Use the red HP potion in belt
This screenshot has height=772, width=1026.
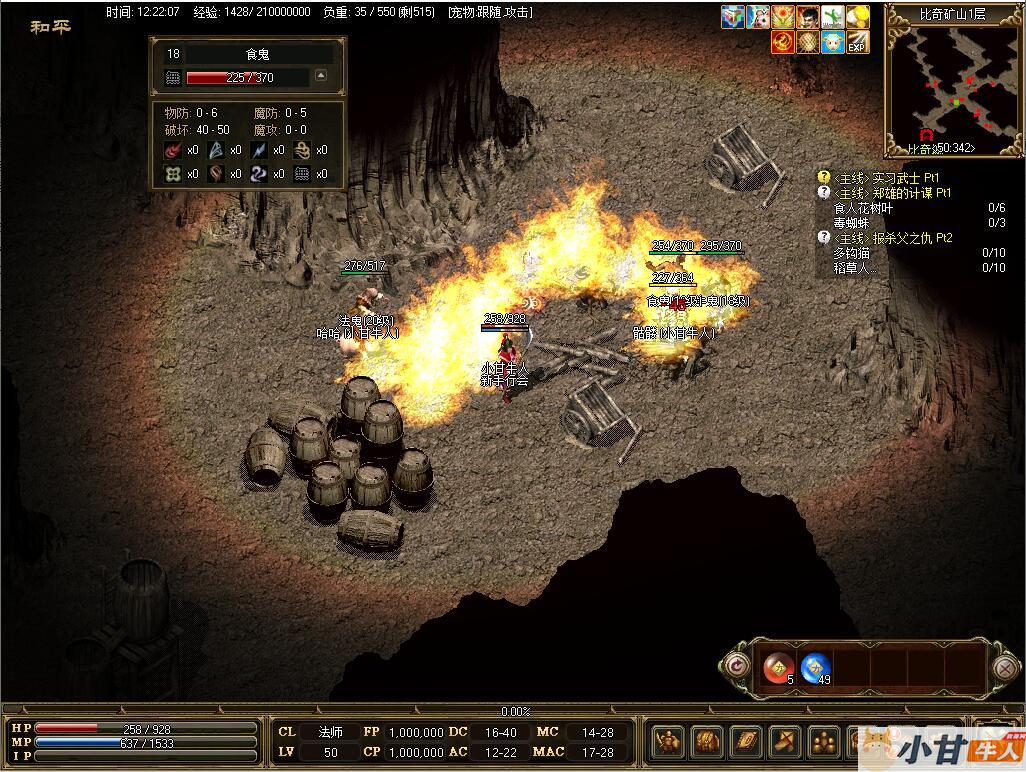[779, 666]
